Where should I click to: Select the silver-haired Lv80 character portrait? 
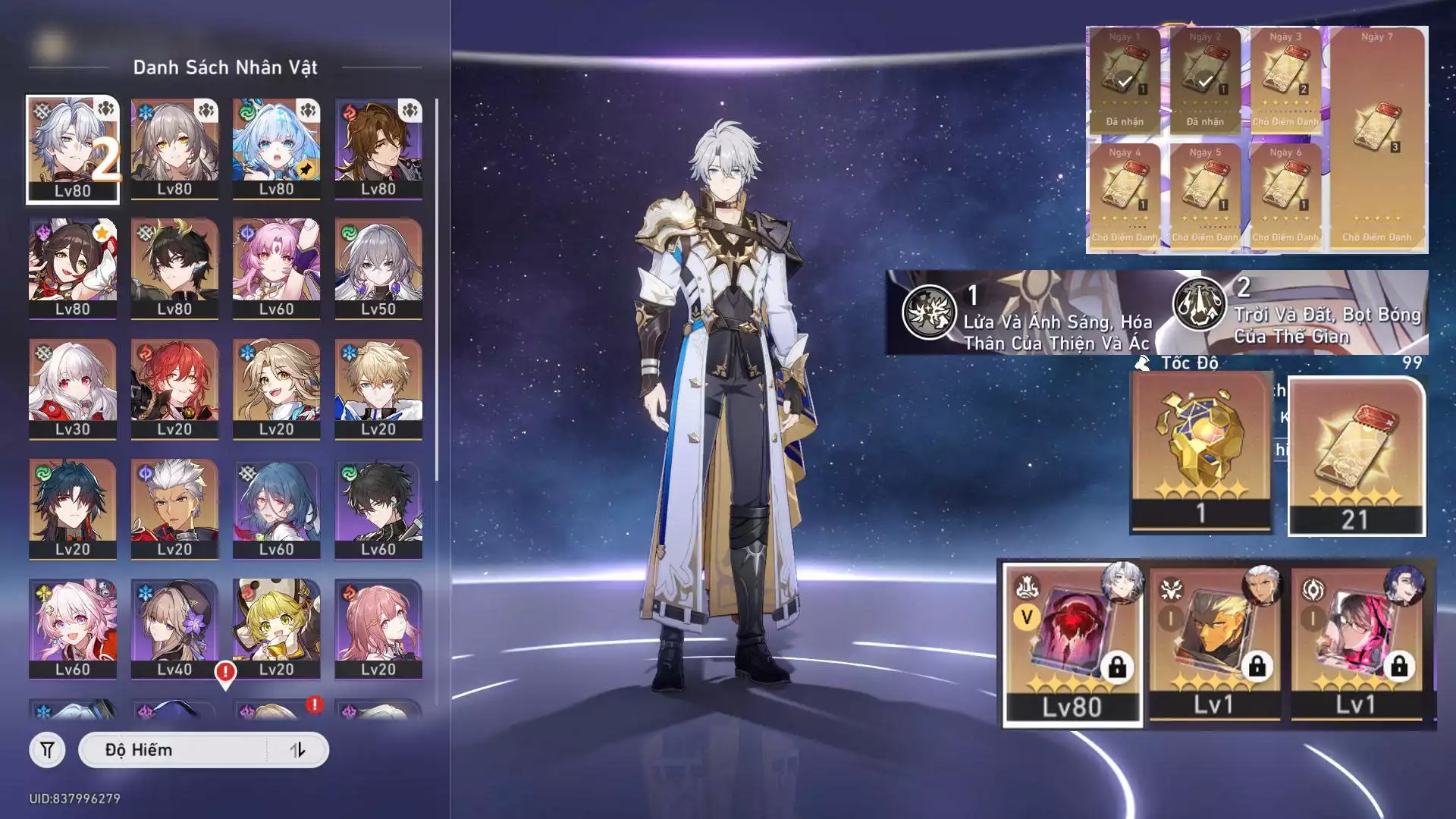click(73, 149)
